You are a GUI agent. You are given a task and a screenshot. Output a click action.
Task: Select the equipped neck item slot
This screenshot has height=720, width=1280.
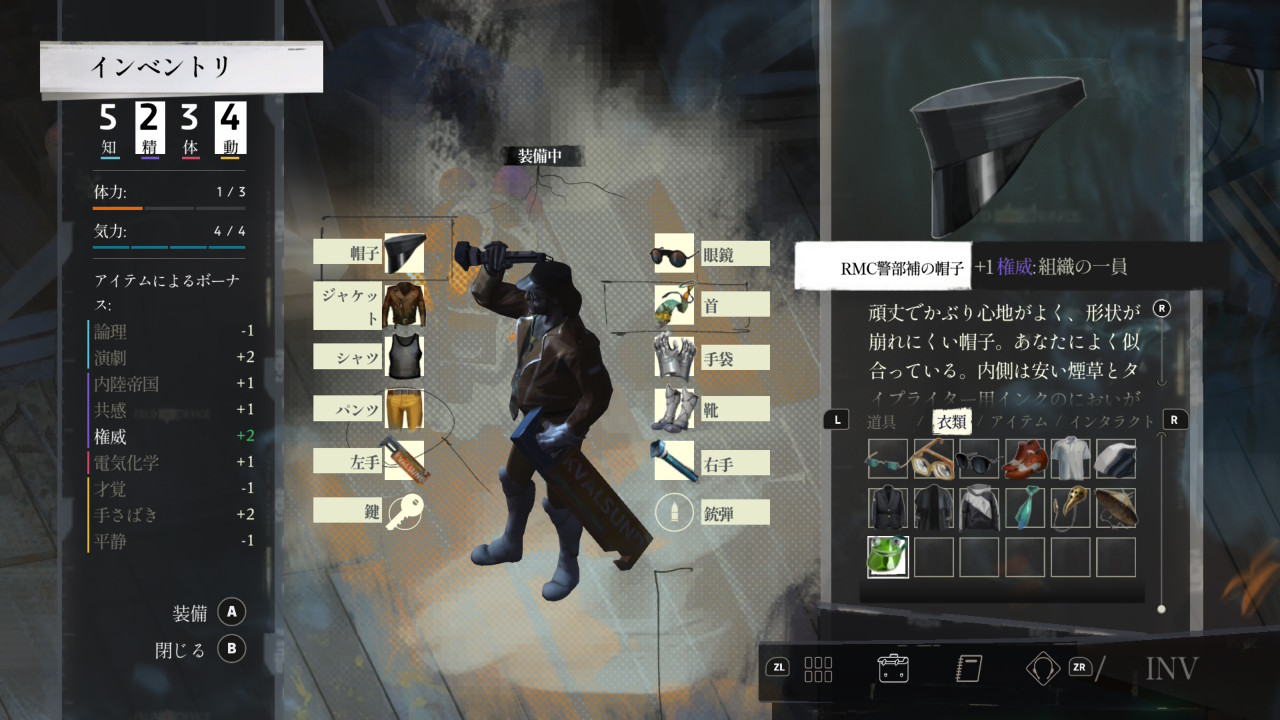coord(674,304)
